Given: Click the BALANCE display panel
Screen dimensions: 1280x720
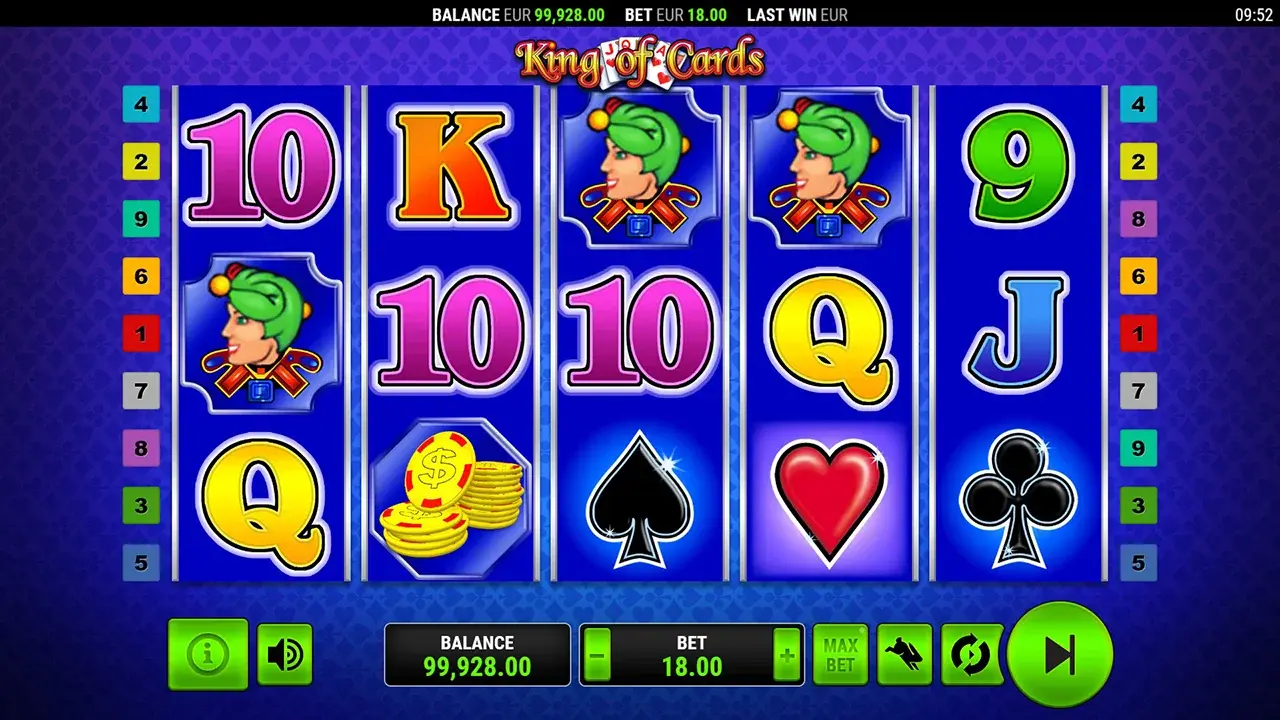Looking at the screenshot, I should click(x=477, y=654).
